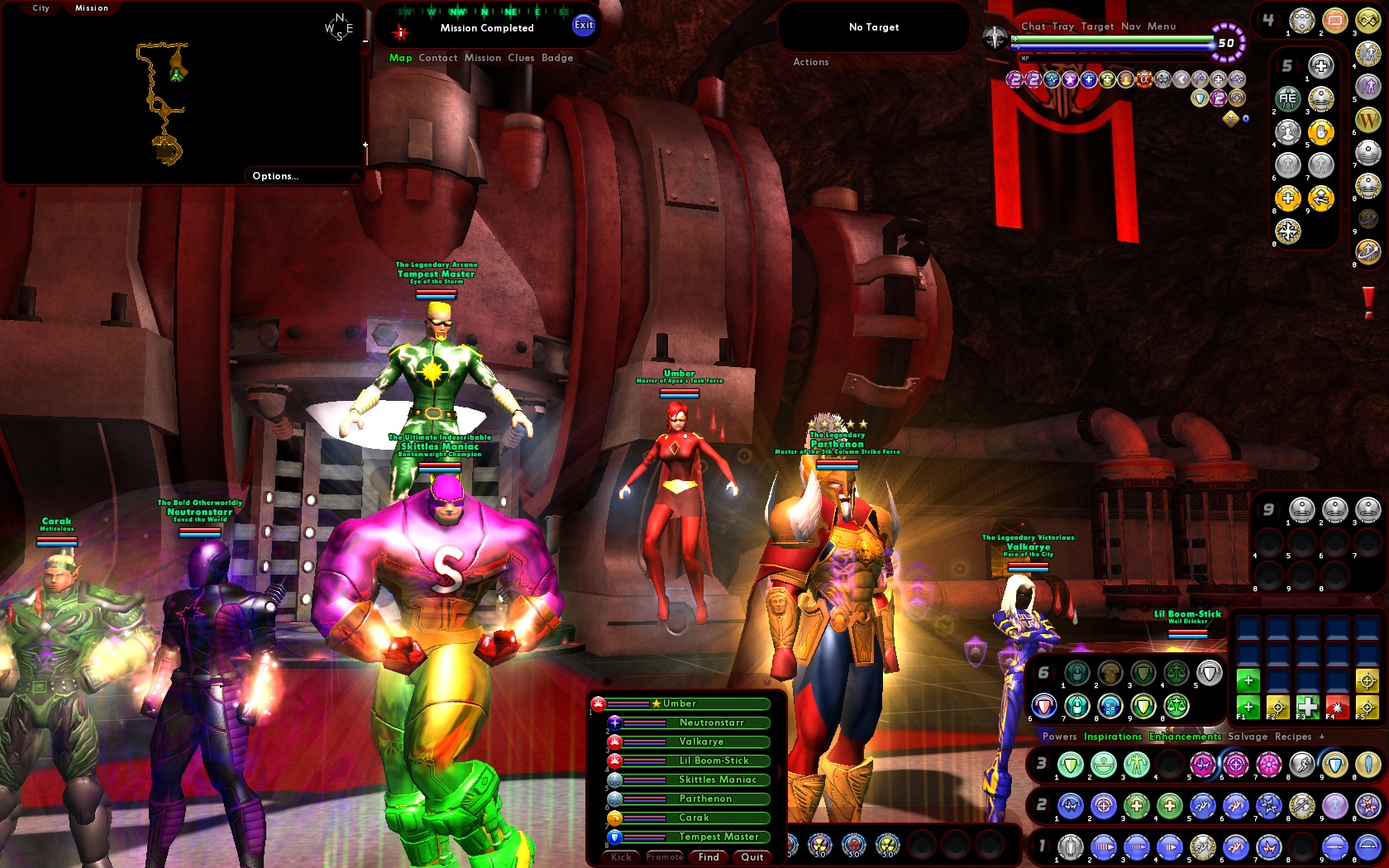
Task: Select Valkarye in the team list
Action: coord(703,742)
